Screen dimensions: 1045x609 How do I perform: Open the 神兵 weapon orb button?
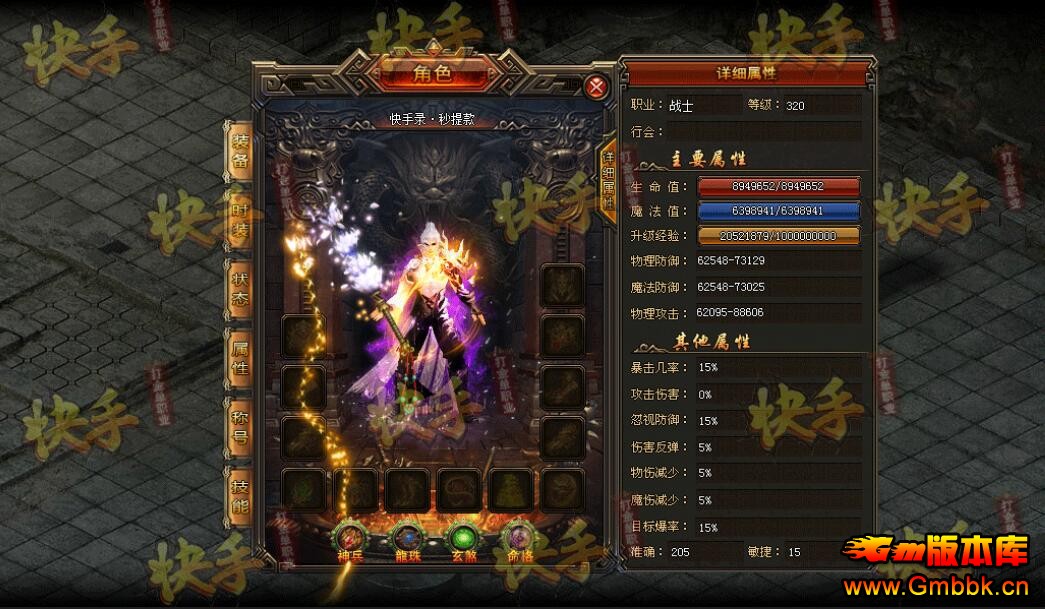tap(352, 537)
